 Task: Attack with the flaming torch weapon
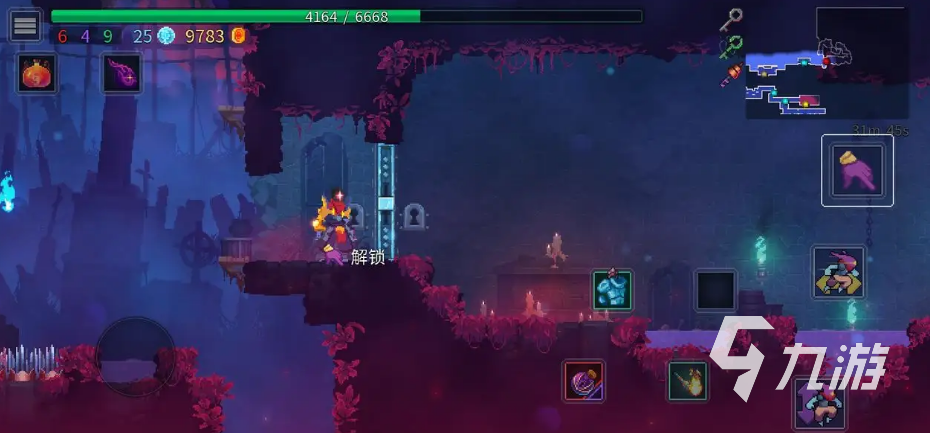(687, 381)
